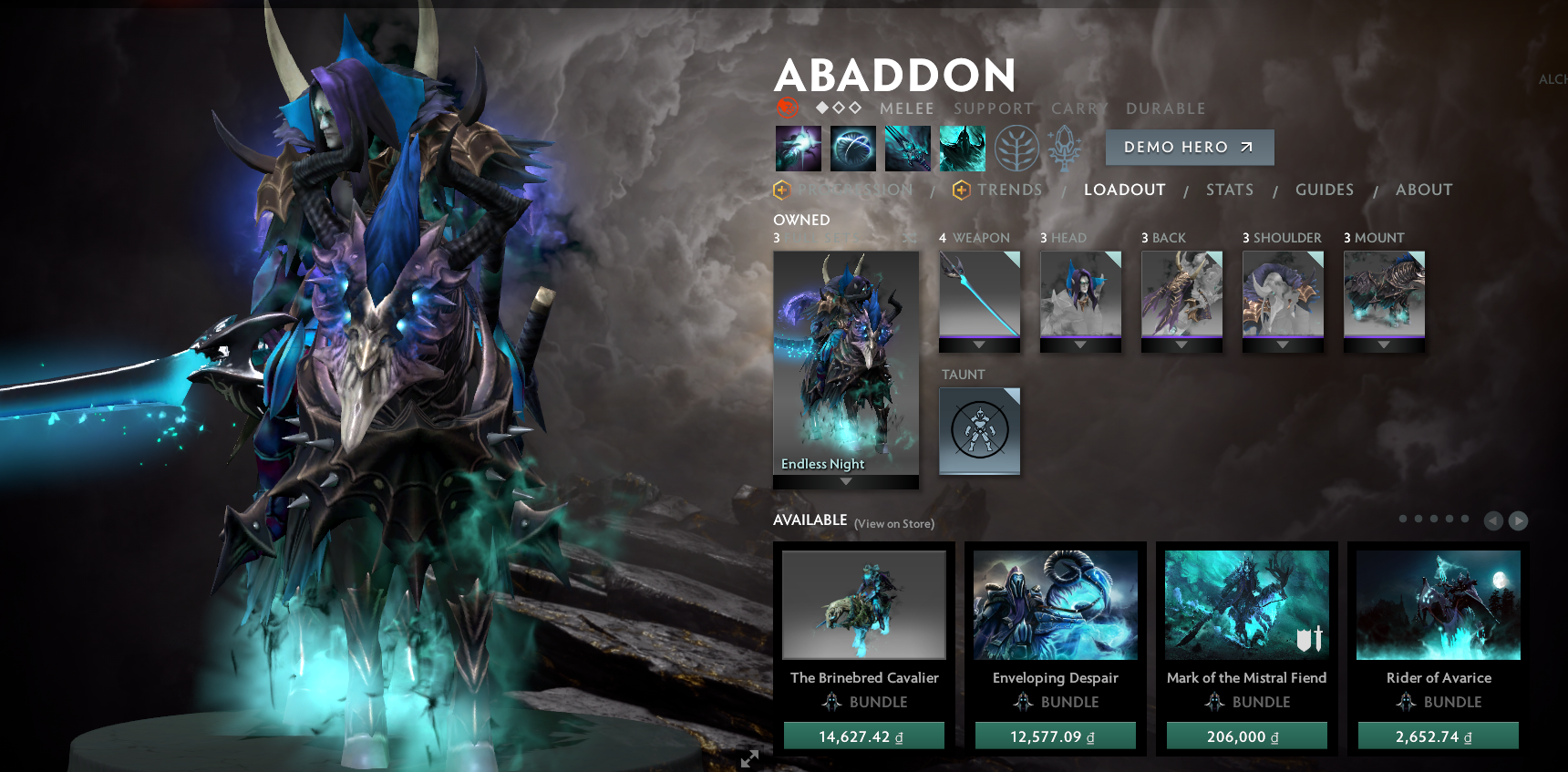Screen dimensions: 1568x772
Task: Open the Curse of Avernus ability icon
Action: click(907, 148)
